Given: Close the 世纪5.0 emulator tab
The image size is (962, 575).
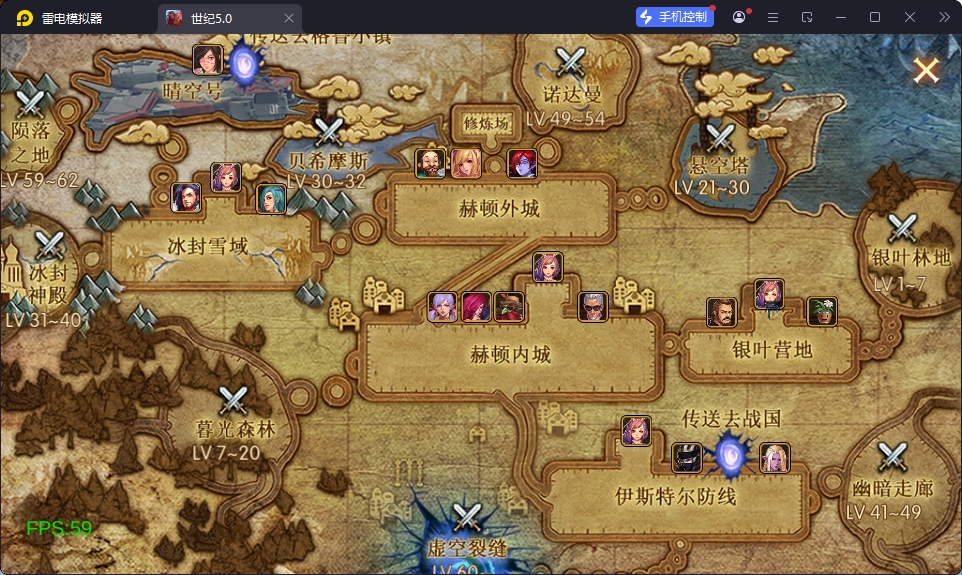Looking at the screenshot, I should 289,18.
